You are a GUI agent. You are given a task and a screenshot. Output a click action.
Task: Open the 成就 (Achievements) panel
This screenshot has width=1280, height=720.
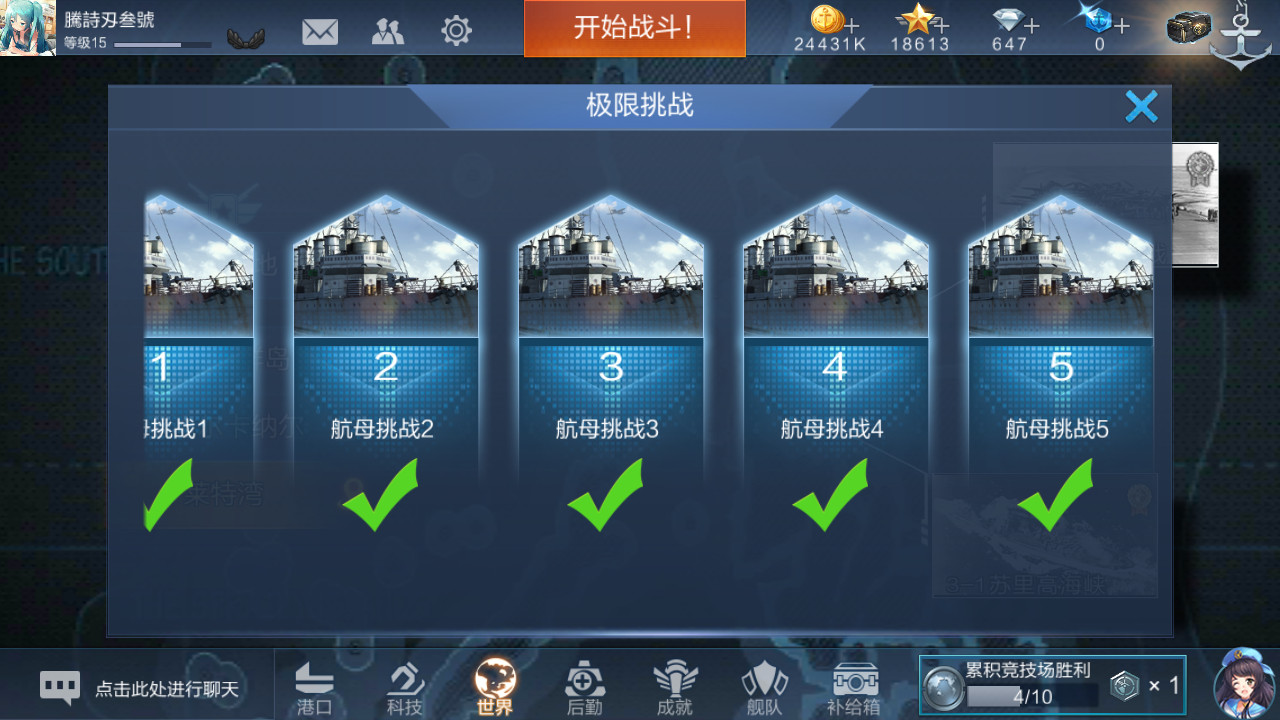click(x=674, y=685)
